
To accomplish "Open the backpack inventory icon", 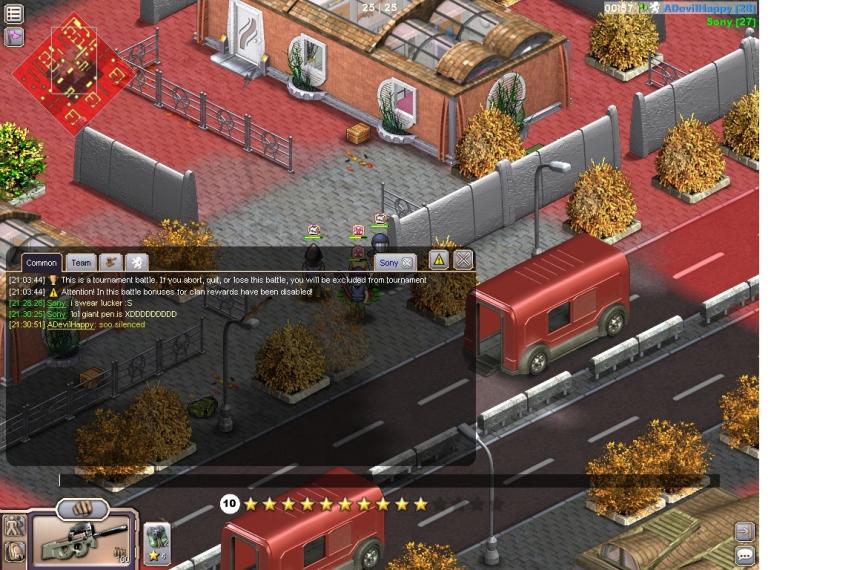I will point(13,551).
